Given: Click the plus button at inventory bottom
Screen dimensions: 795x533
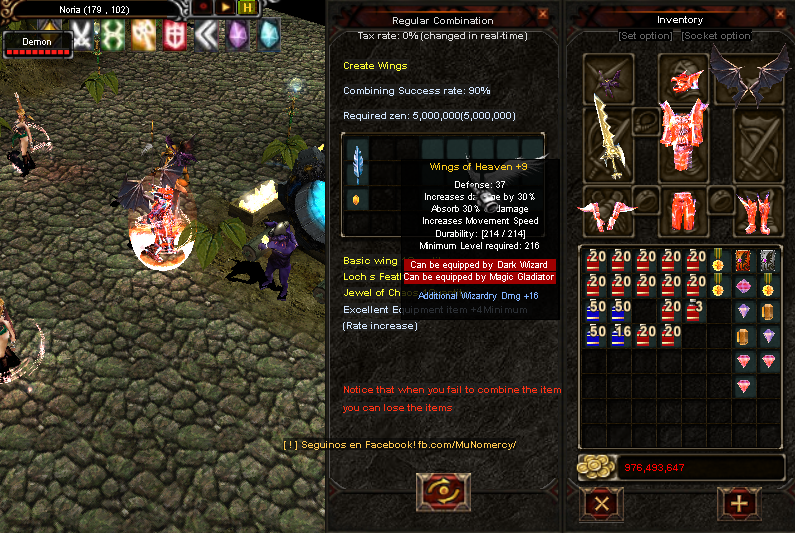Looking at the screenshot, I should tap(740, 503).
